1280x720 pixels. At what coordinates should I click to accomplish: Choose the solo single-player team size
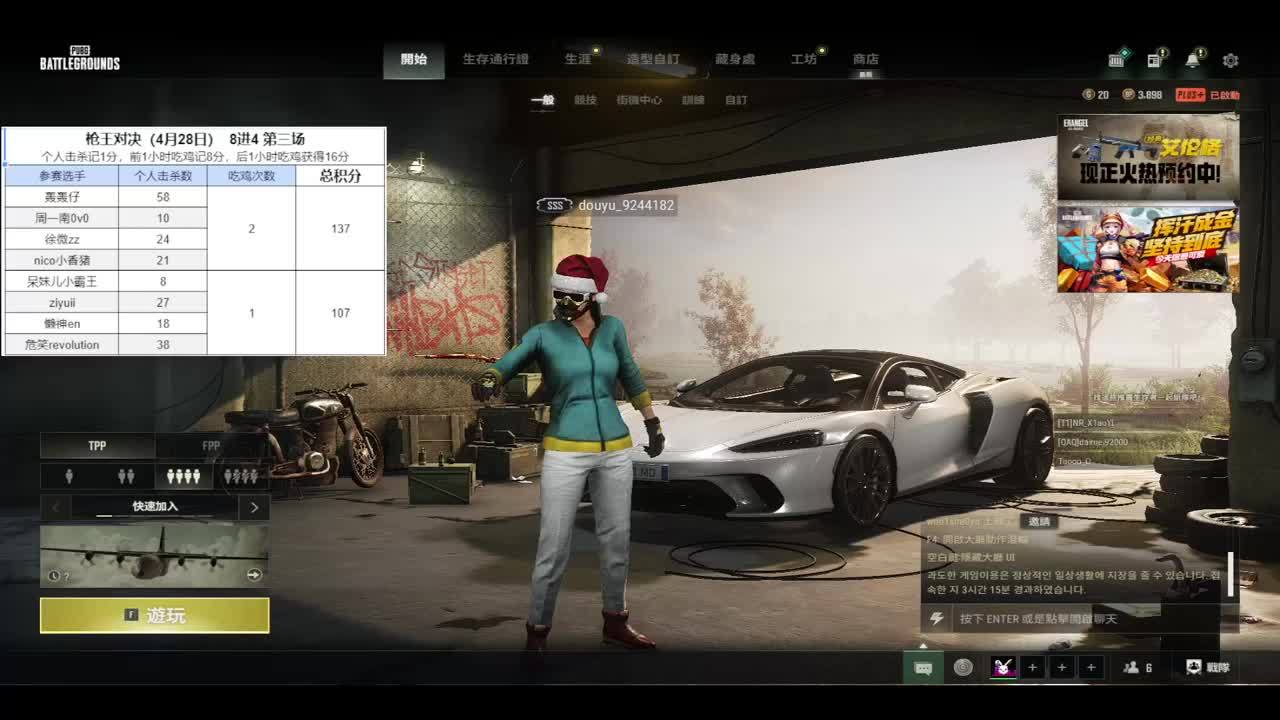[x=69, y=476]
